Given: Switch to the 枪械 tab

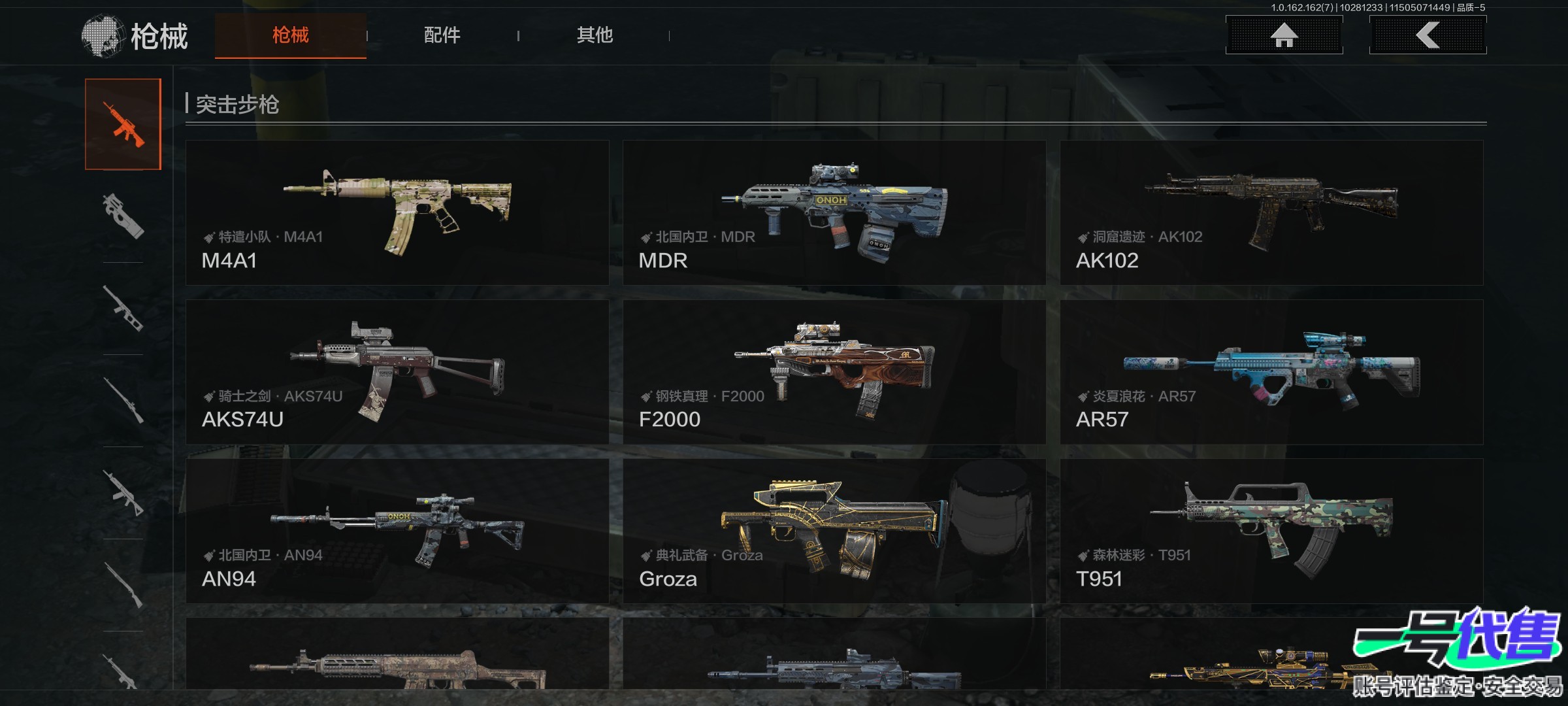Looking at the screenshot, I should click(290, 35).
